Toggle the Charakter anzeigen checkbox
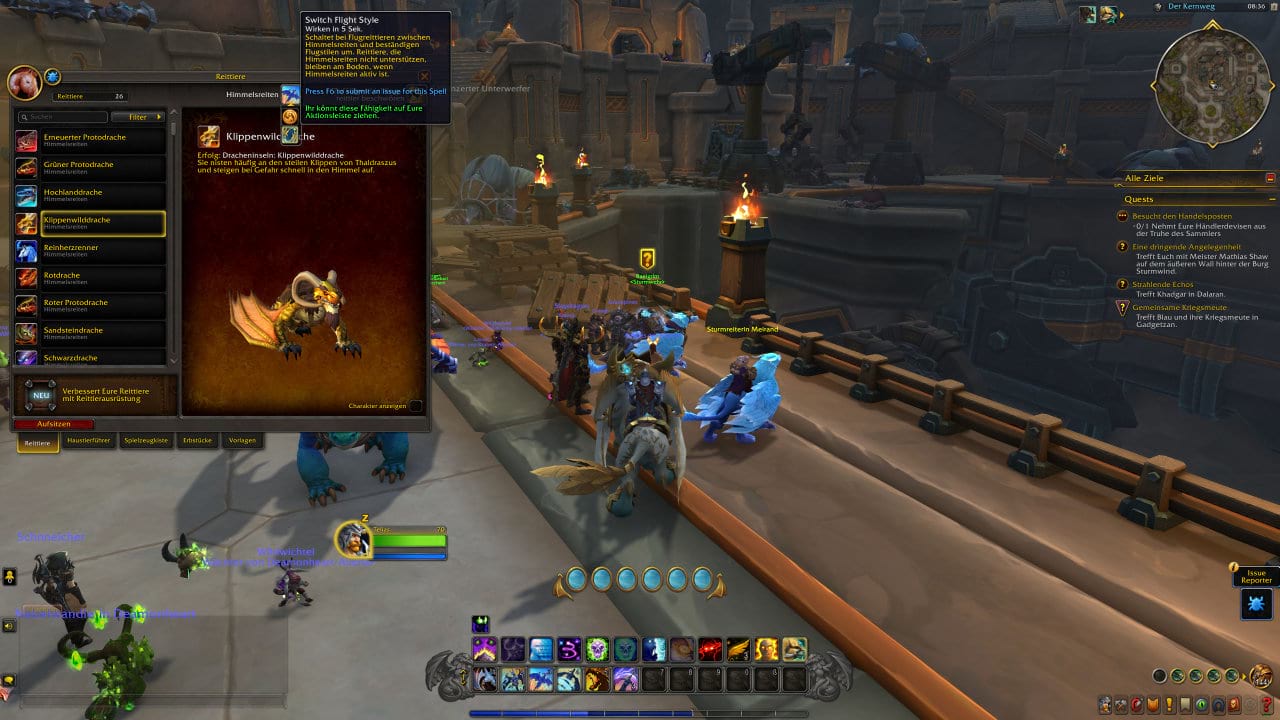 pyautogui.click(x=416, y=406)
